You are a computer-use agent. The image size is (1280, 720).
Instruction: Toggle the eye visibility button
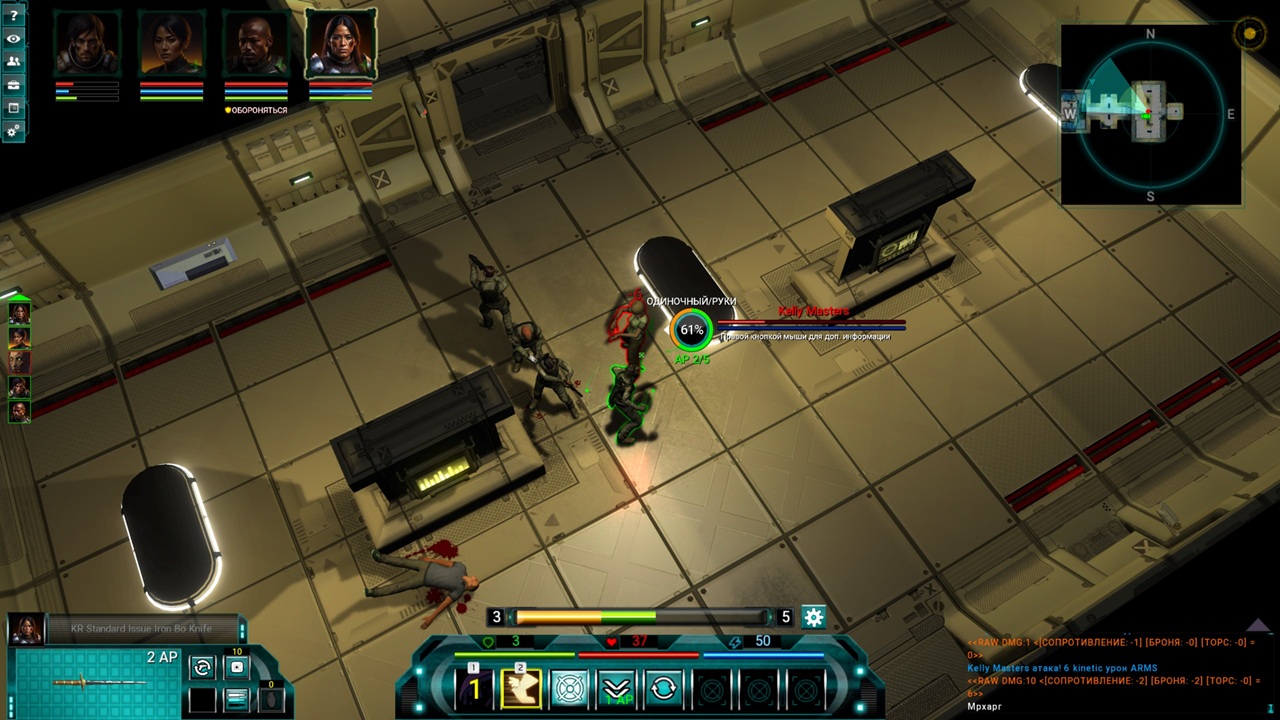coord(13,39)
